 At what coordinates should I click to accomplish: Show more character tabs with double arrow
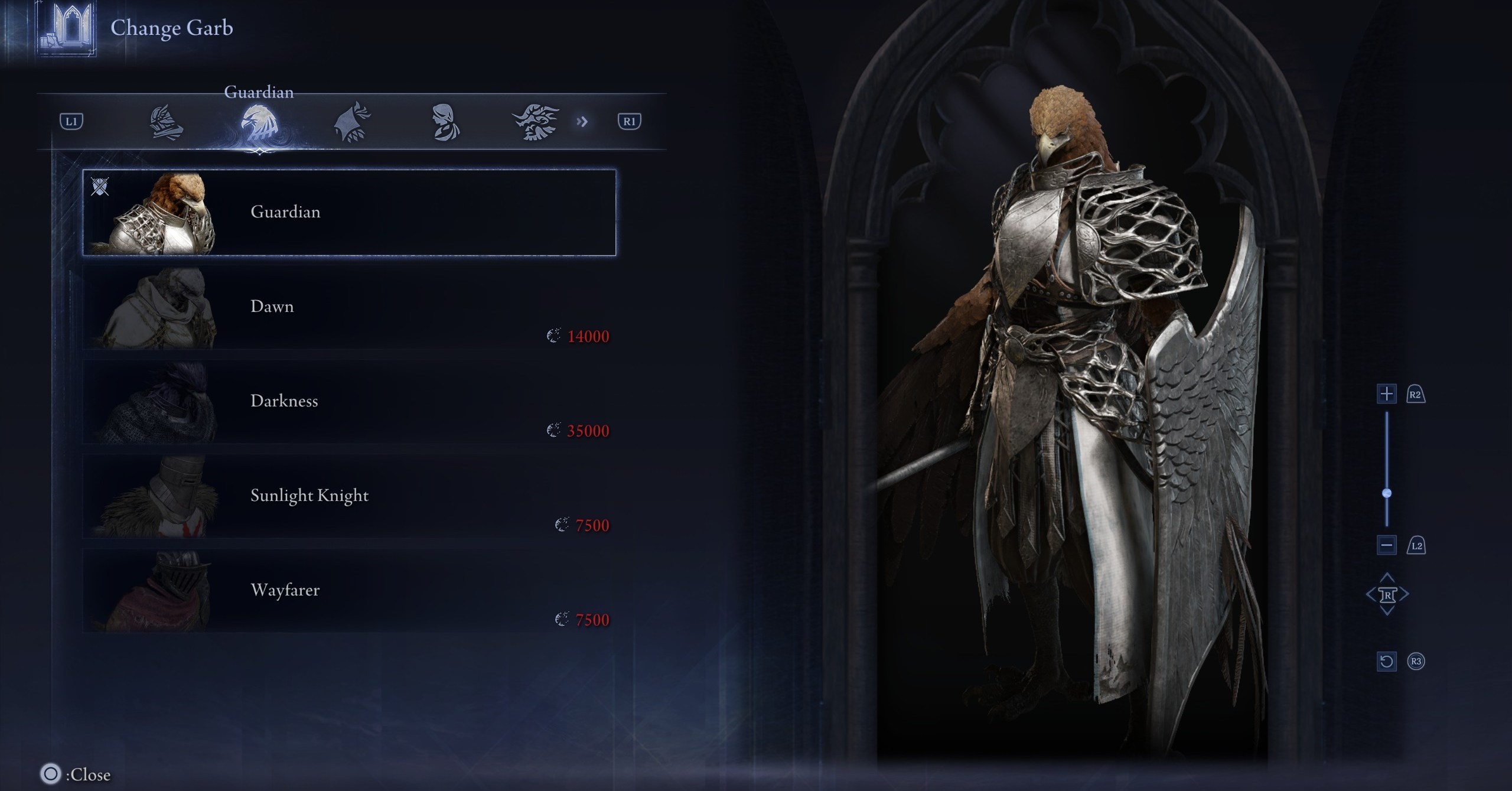[x=582, y=122]
